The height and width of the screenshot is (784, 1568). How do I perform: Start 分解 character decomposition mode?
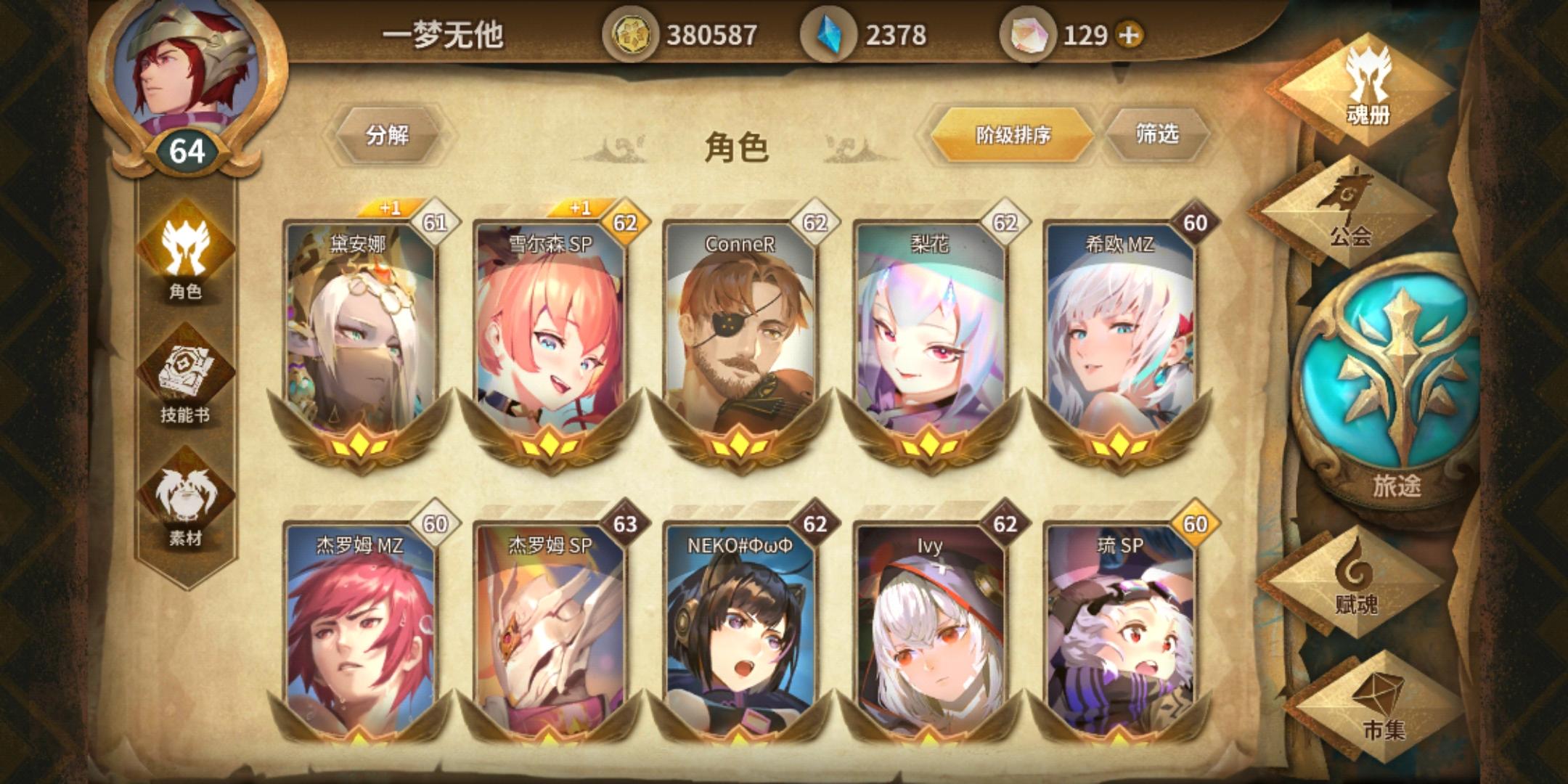tap(385, 134)
